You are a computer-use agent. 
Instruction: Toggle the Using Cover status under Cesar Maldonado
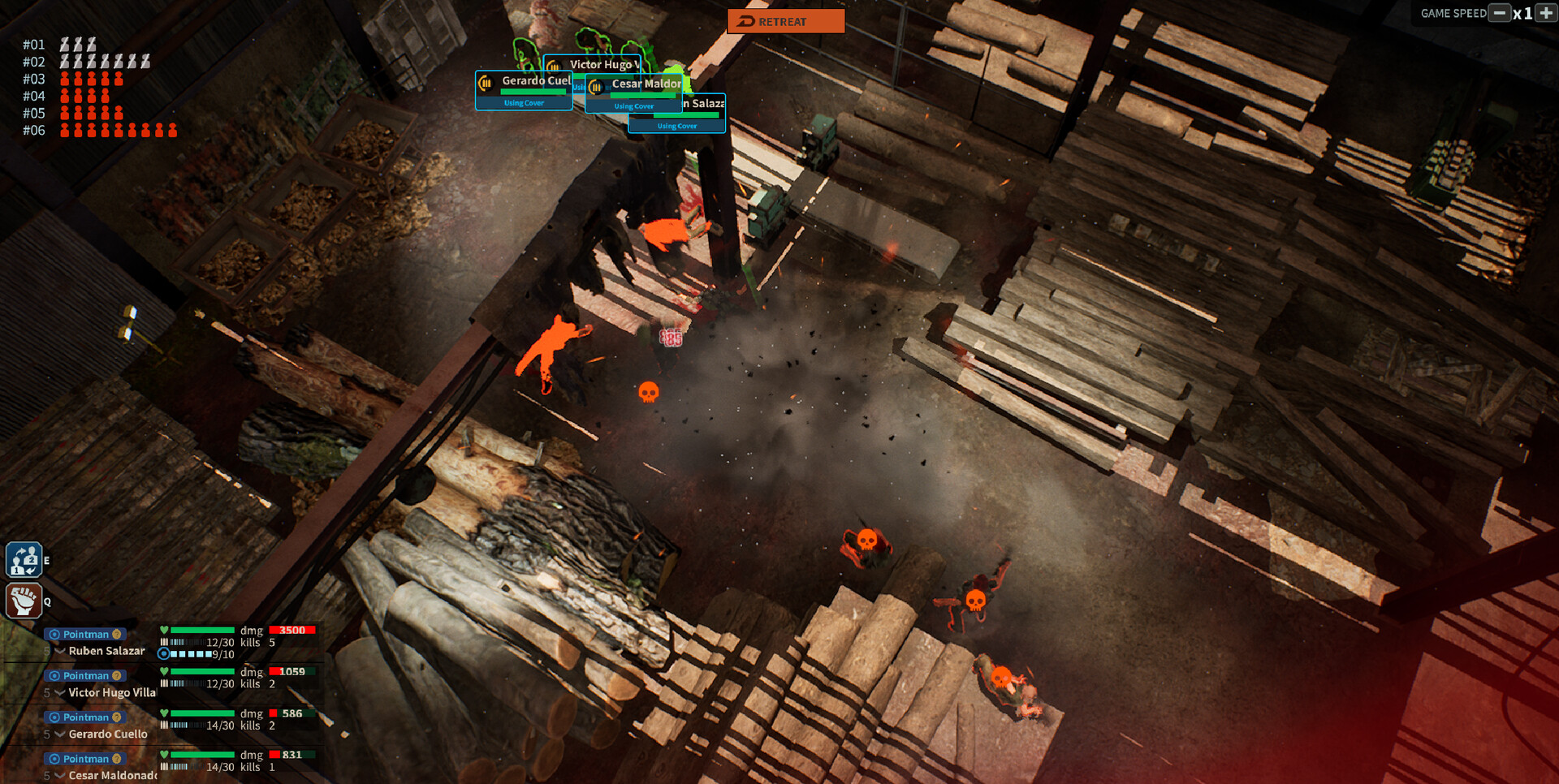(633, 106)
